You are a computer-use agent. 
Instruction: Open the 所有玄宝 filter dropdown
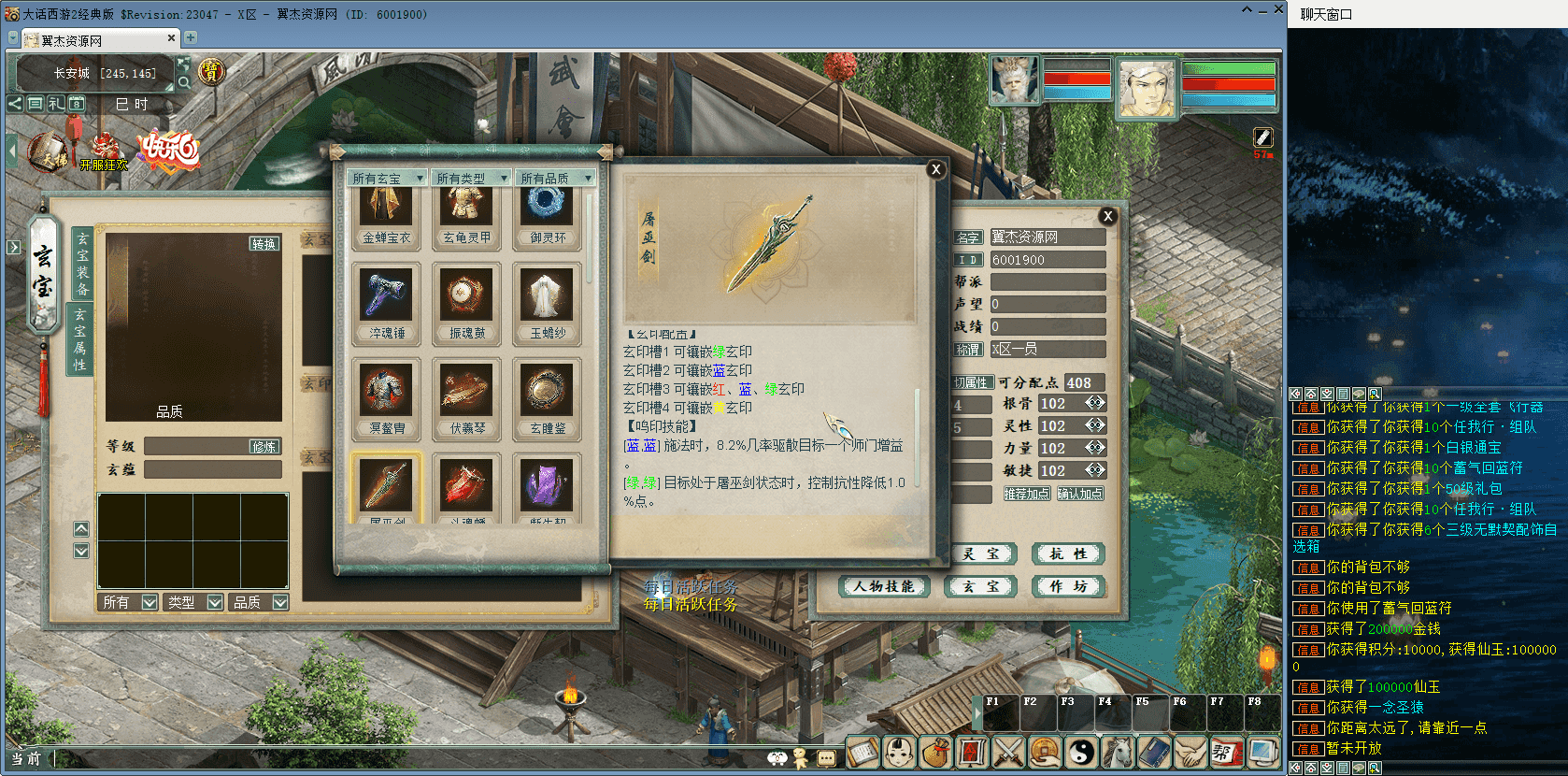(388, 178)
